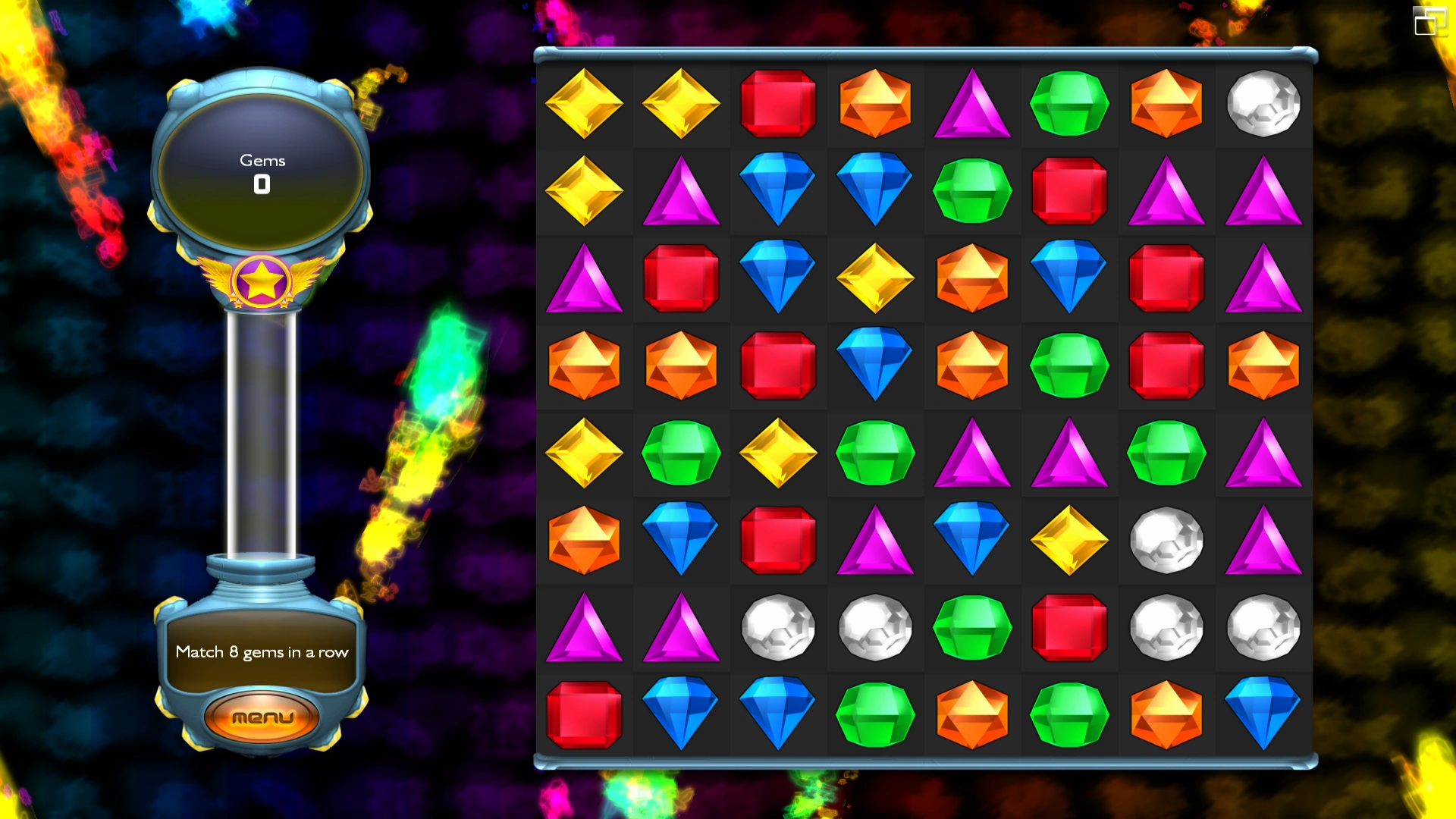Select a purple triangle in the board's right column
1456x819 pixels.
coord(1263,190)
